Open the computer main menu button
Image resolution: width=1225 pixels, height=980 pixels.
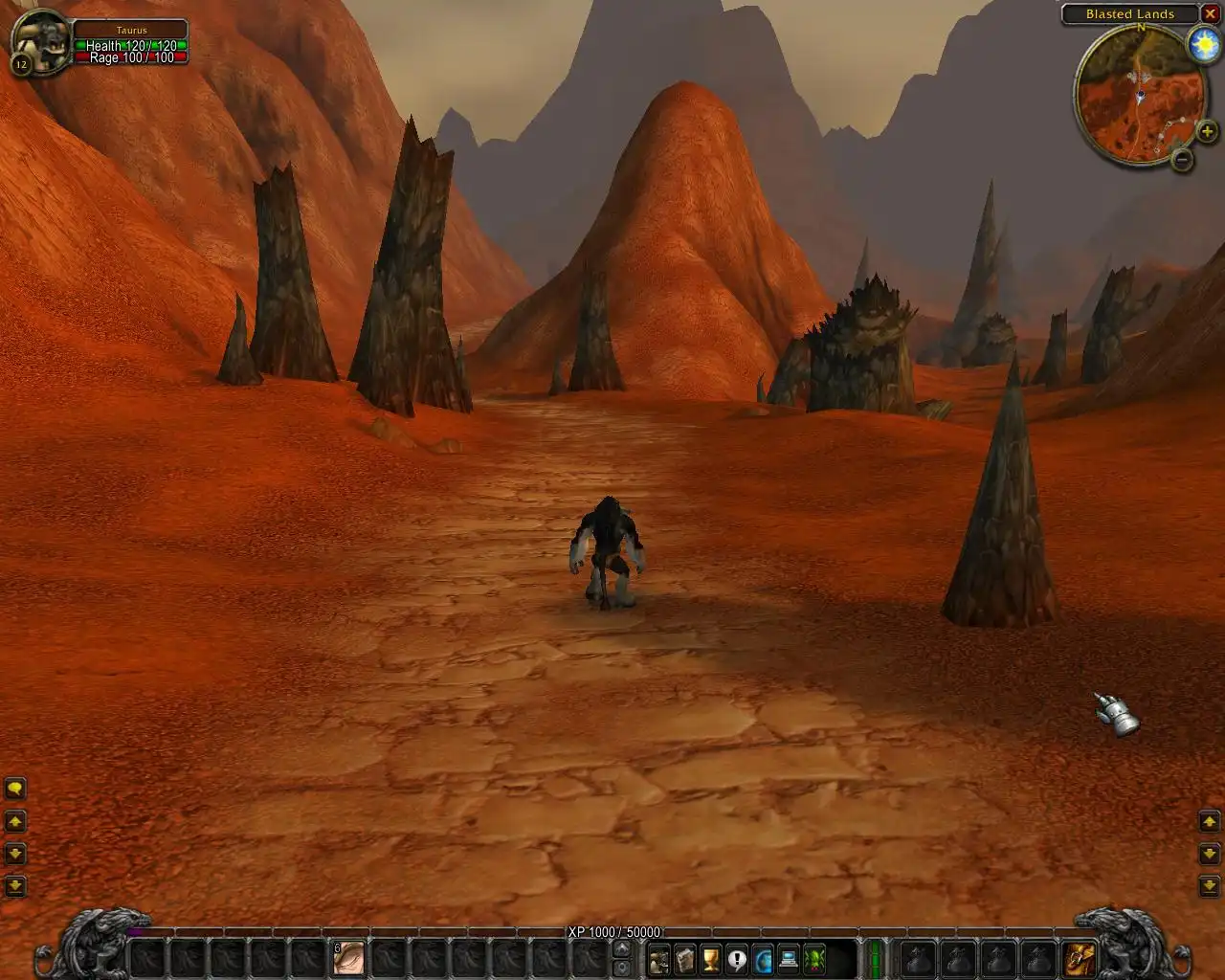point(789,958)
